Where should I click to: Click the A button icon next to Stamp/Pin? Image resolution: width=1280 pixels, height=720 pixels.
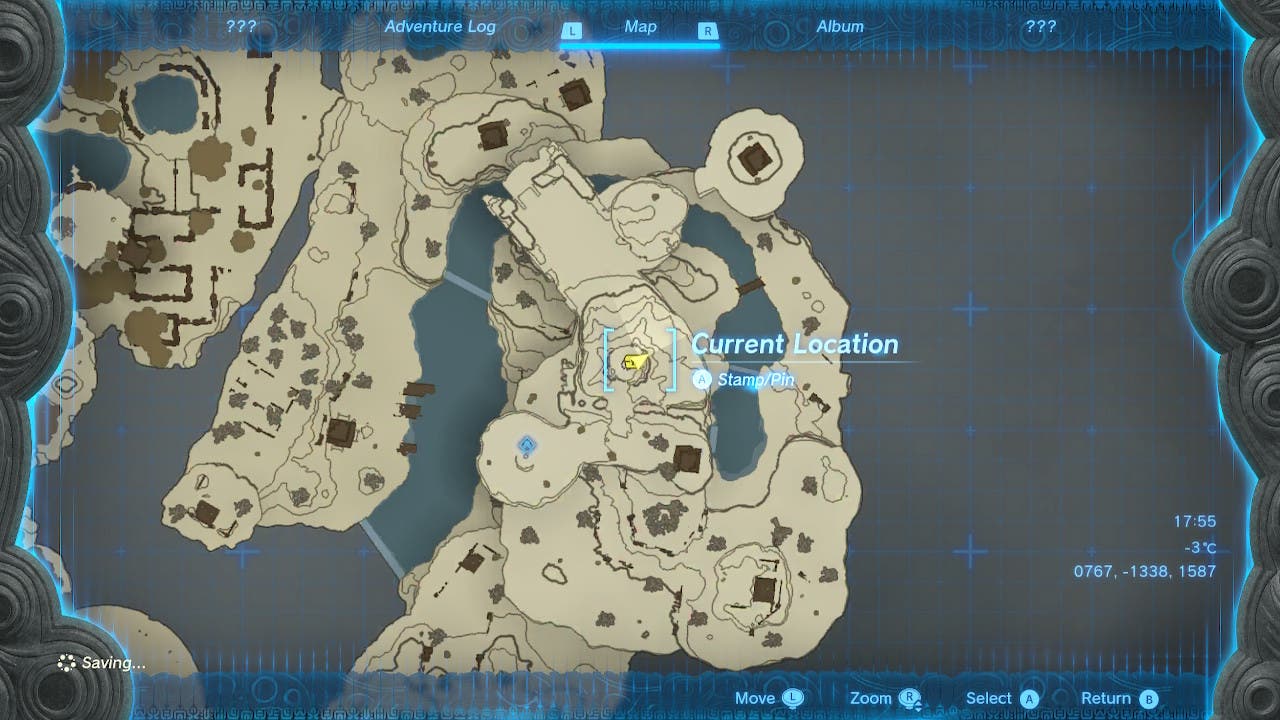[702, 380]
